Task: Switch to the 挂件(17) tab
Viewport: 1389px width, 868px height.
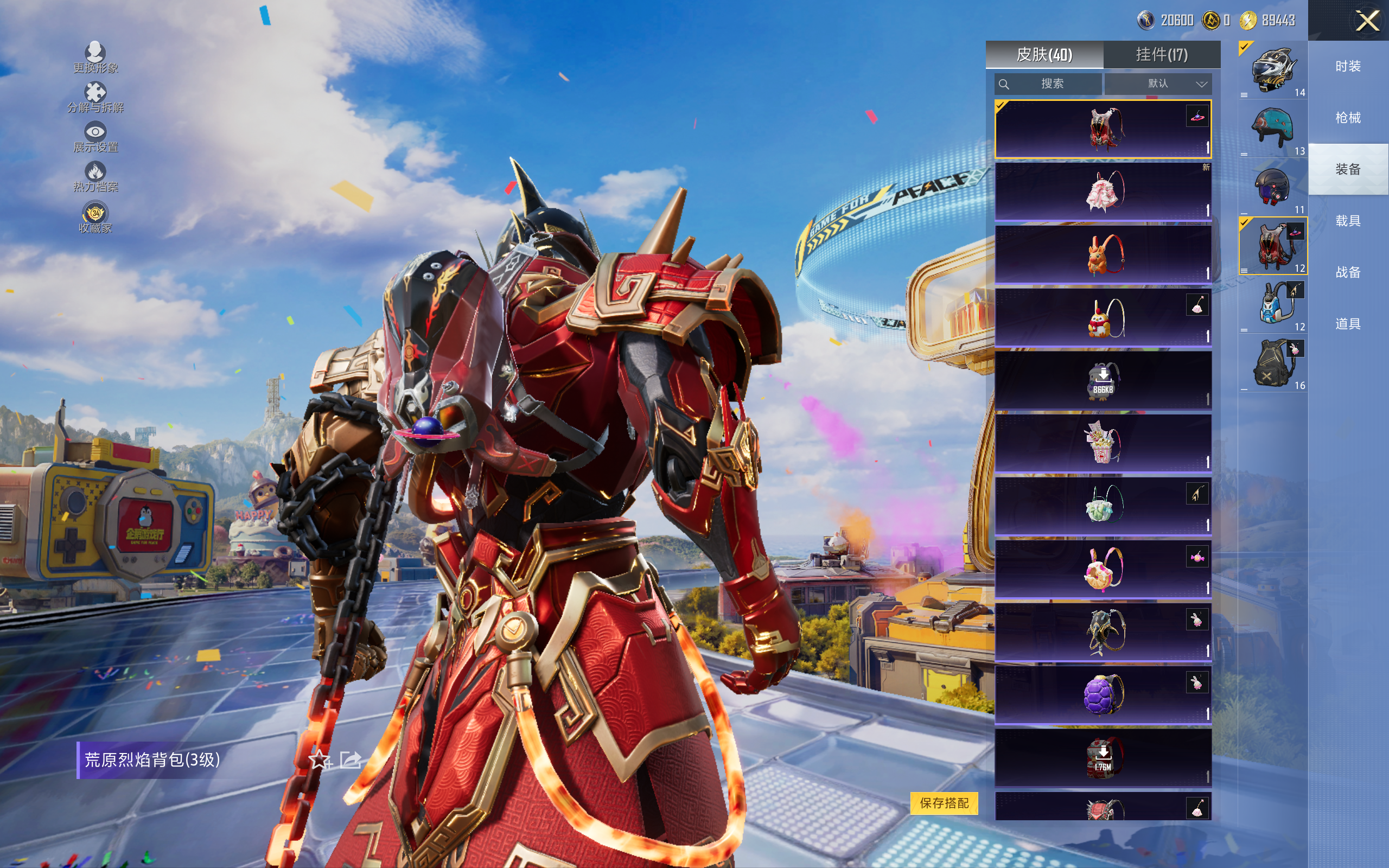Action: pyautogui.click(x=1161, y=55)
